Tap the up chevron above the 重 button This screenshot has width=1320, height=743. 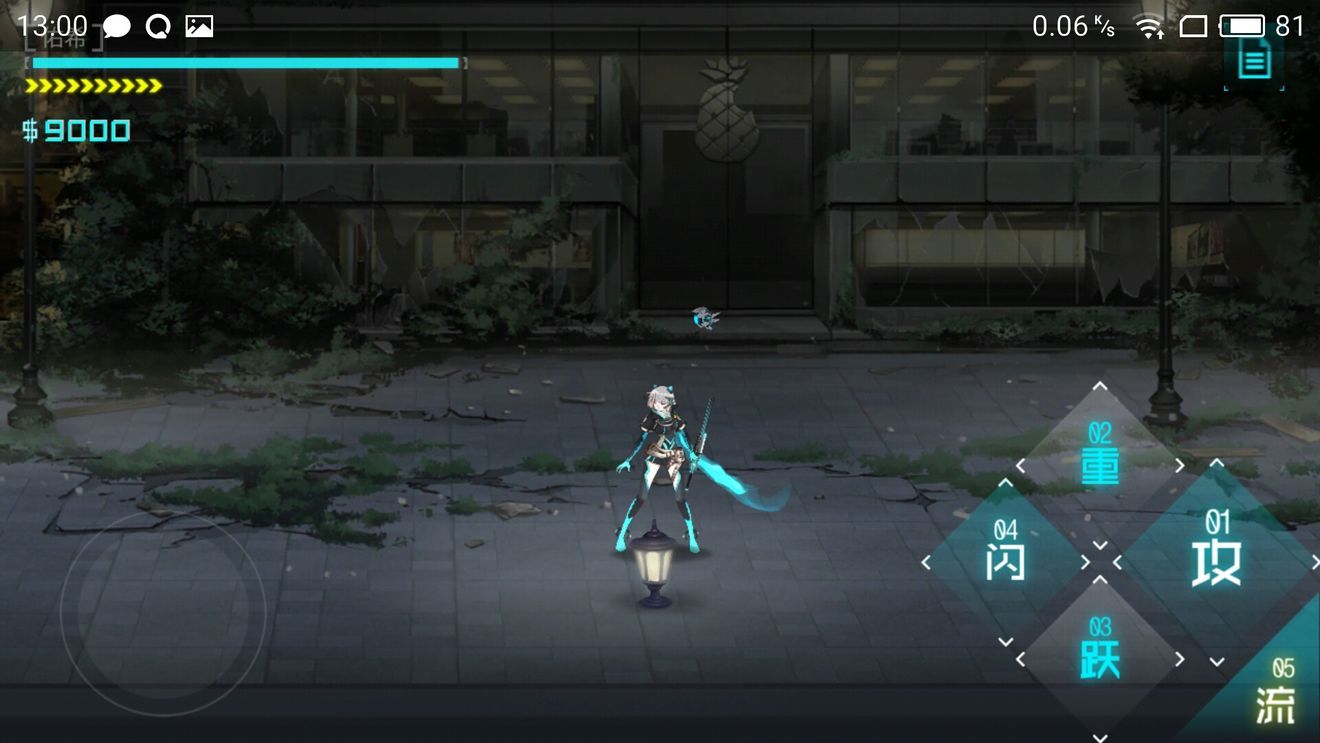pos(1100,385)
